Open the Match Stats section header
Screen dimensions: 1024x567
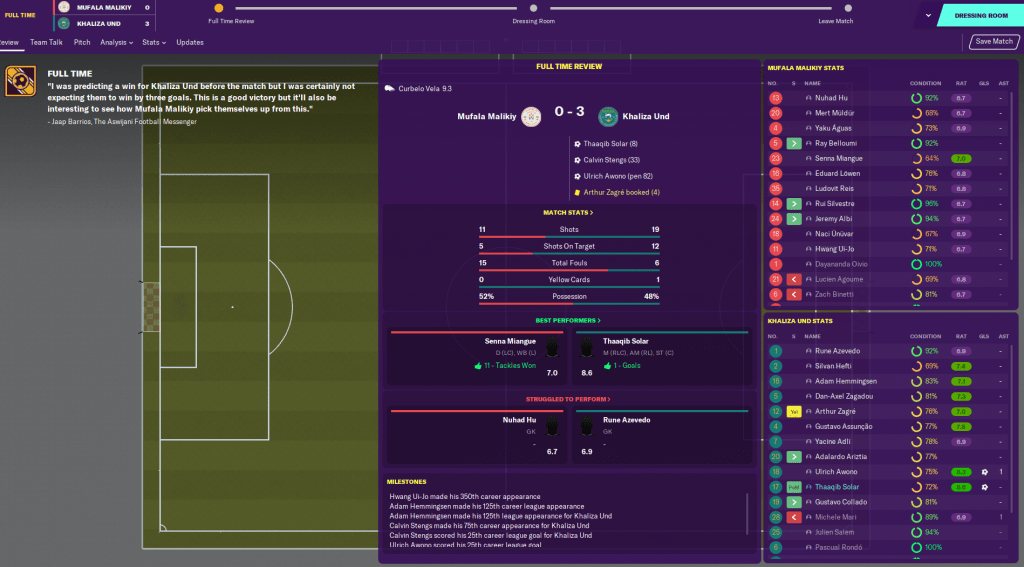[568, 213]
